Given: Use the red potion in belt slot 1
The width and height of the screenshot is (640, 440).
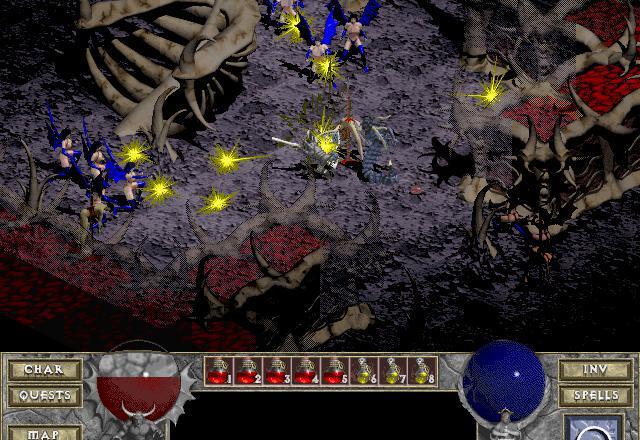Looking at the screenshot, I should click(x=219, y=372).
